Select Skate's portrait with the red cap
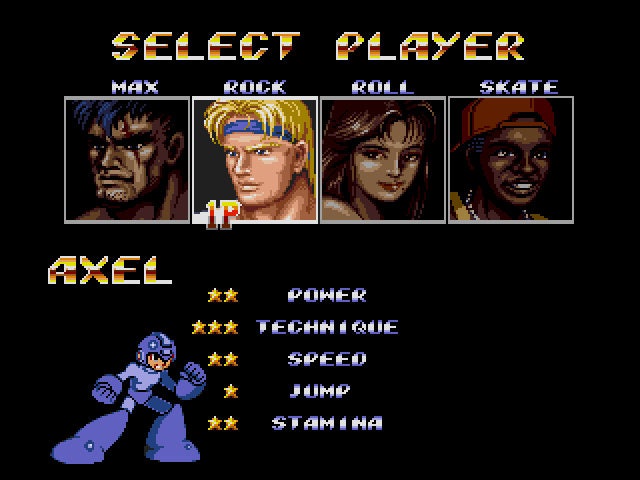Screen dimensions: 640x480 [x=510, y=159]
